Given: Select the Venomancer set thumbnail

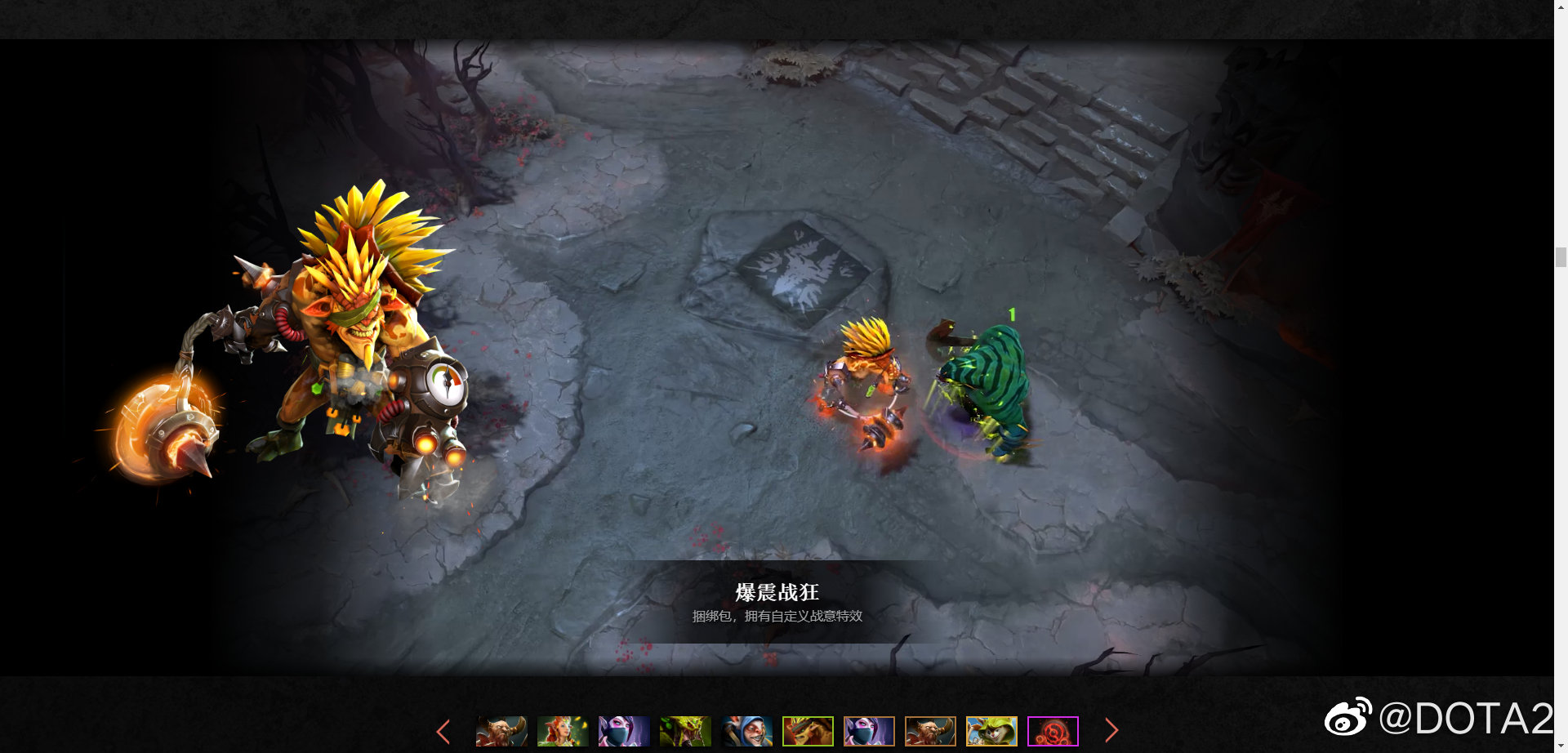Looking at the screenshot, I should 684,731.
